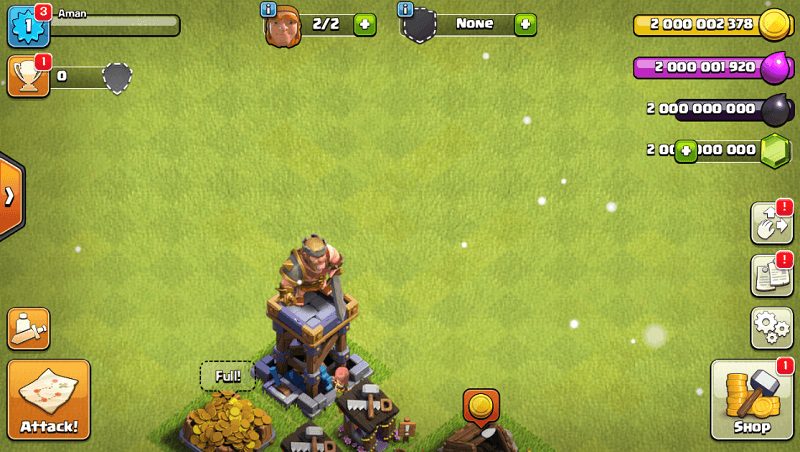Open the settings gears button

pos(772,328)
